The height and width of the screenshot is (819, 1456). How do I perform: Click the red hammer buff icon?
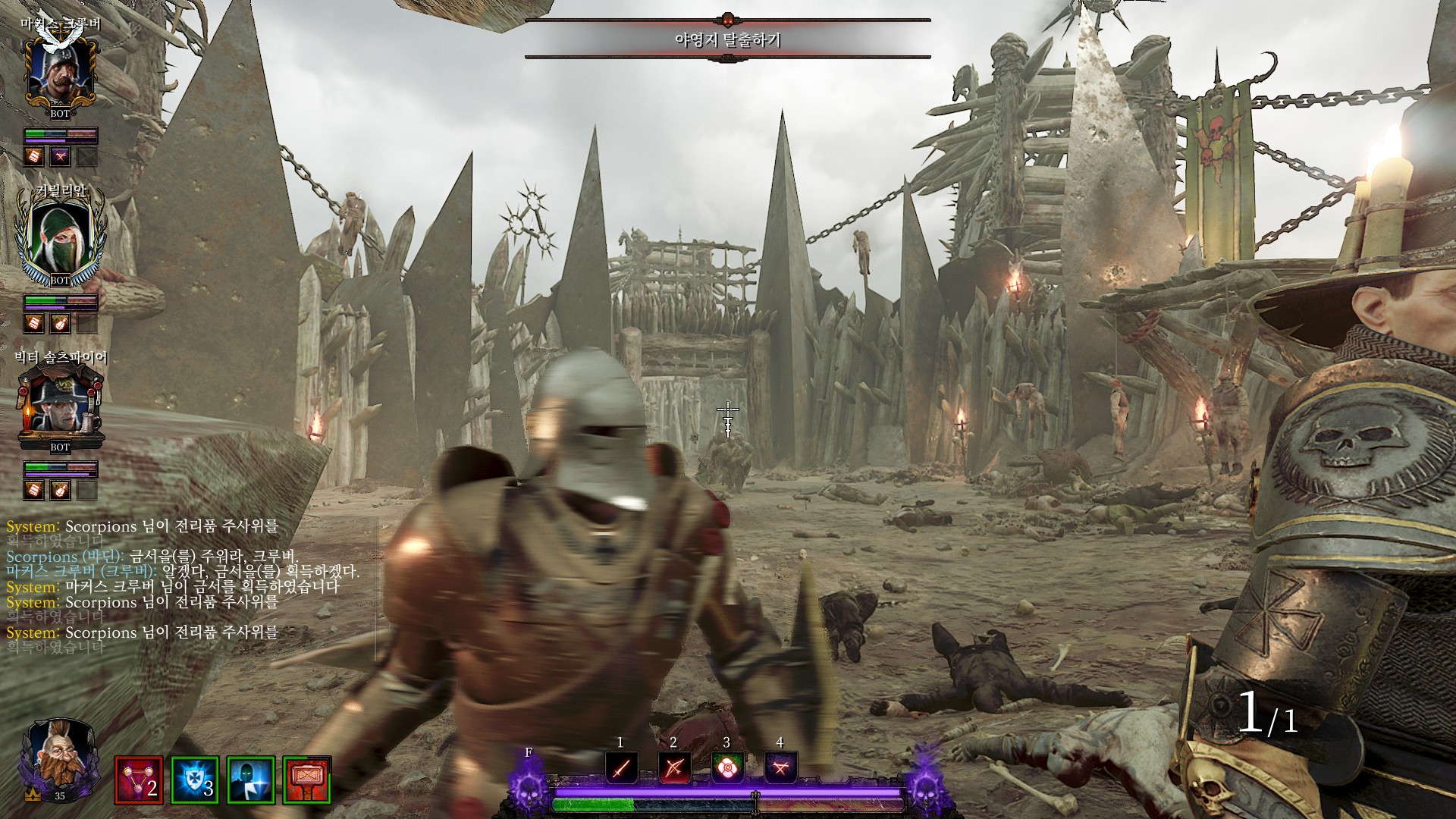[307, 780]
